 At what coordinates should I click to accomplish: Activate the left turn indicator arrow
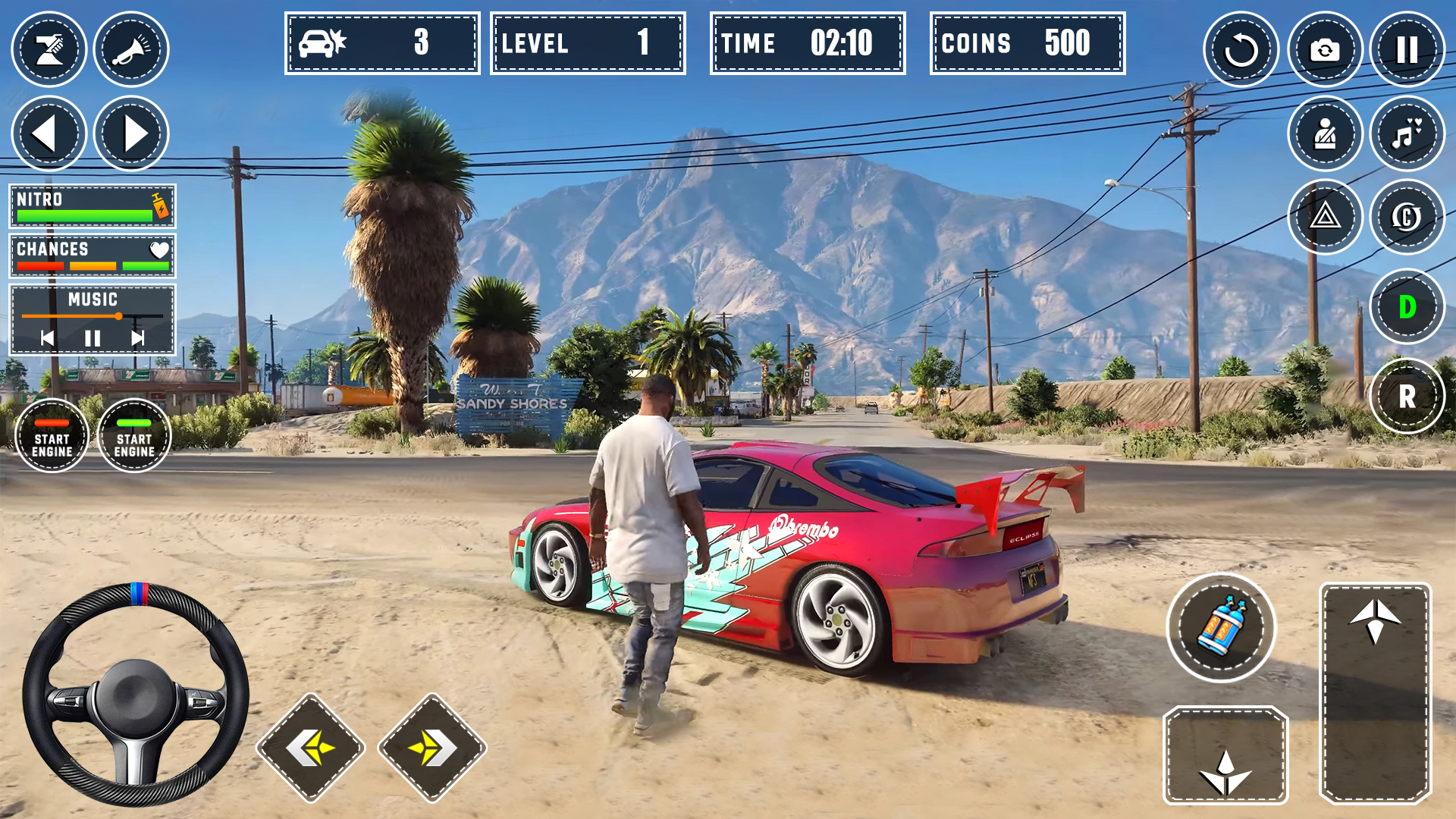click(x=49, y=133)
